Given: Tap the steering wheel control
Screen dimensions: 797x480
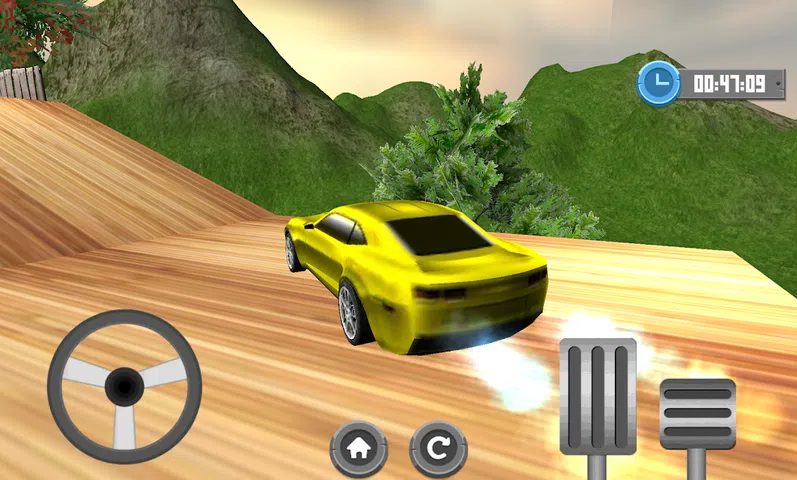Looking at the screenshot, I should (124, 386).
